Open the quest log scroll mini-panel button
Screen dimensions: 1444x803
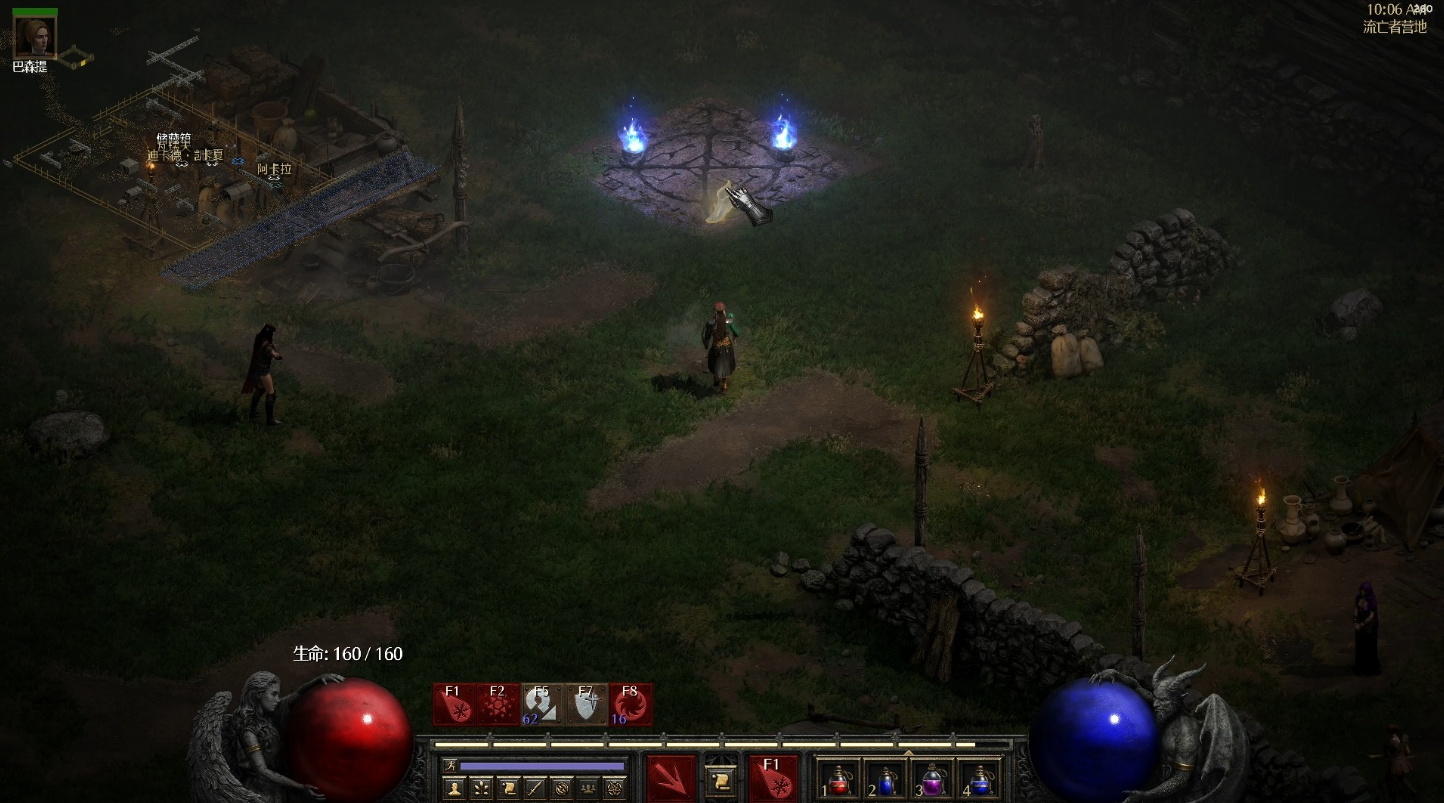pyautogui.click(x=507, y=788)
